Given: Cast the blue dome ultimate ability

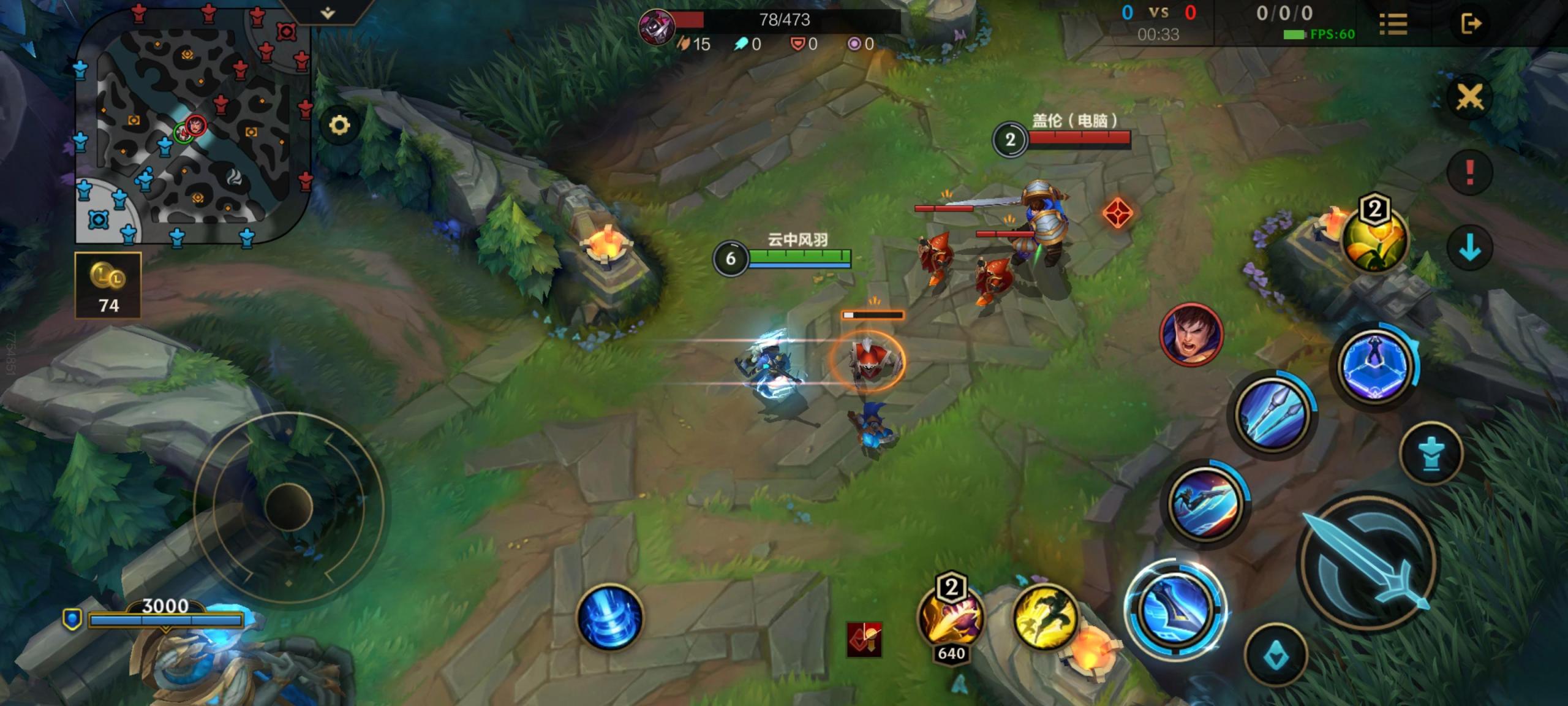Looking at the screenshot, I should 1376,365.
